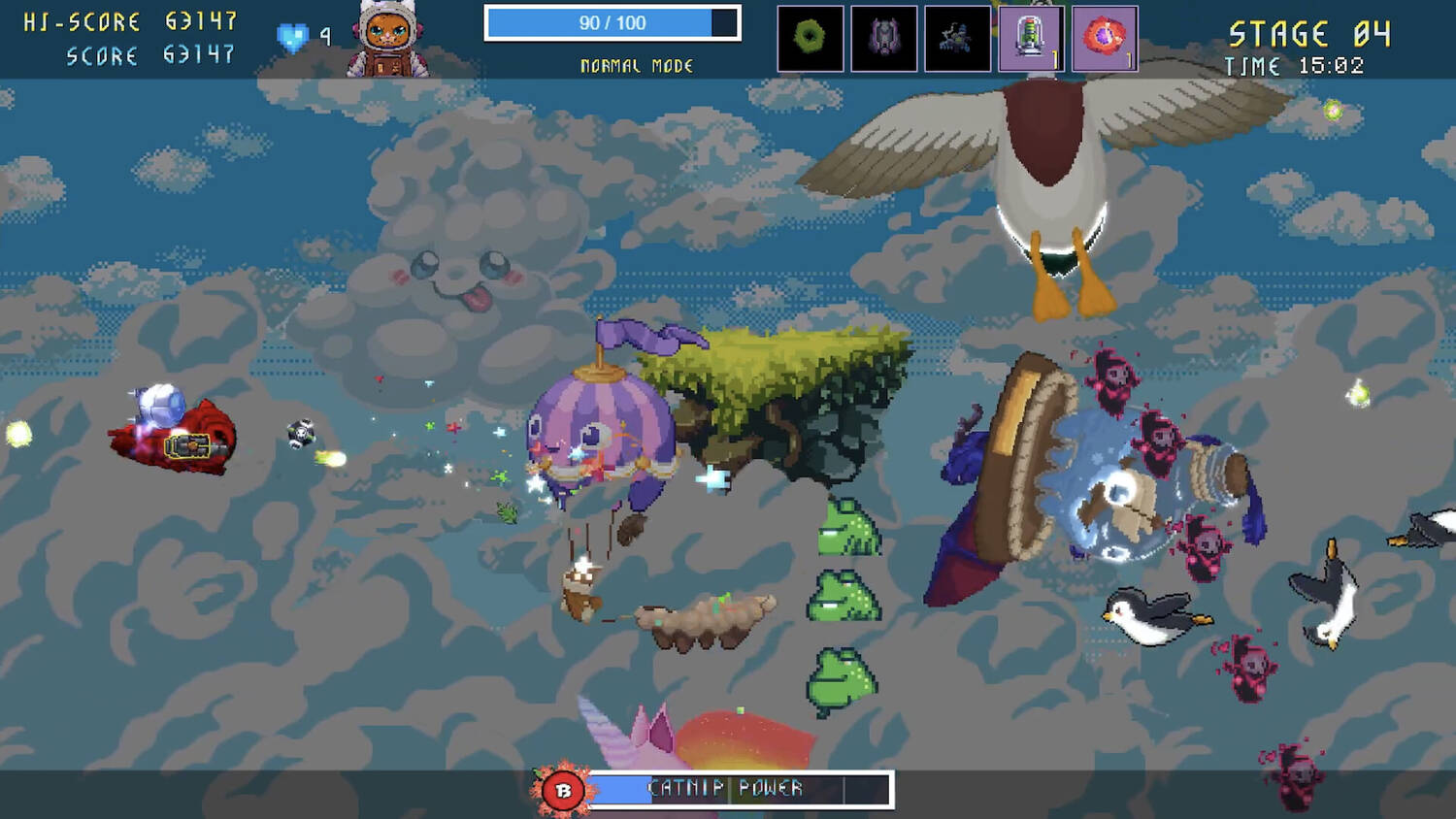This screenshot has width=1456, height=819.
Task: Click the blue heart lives icon
Action: 292,37
